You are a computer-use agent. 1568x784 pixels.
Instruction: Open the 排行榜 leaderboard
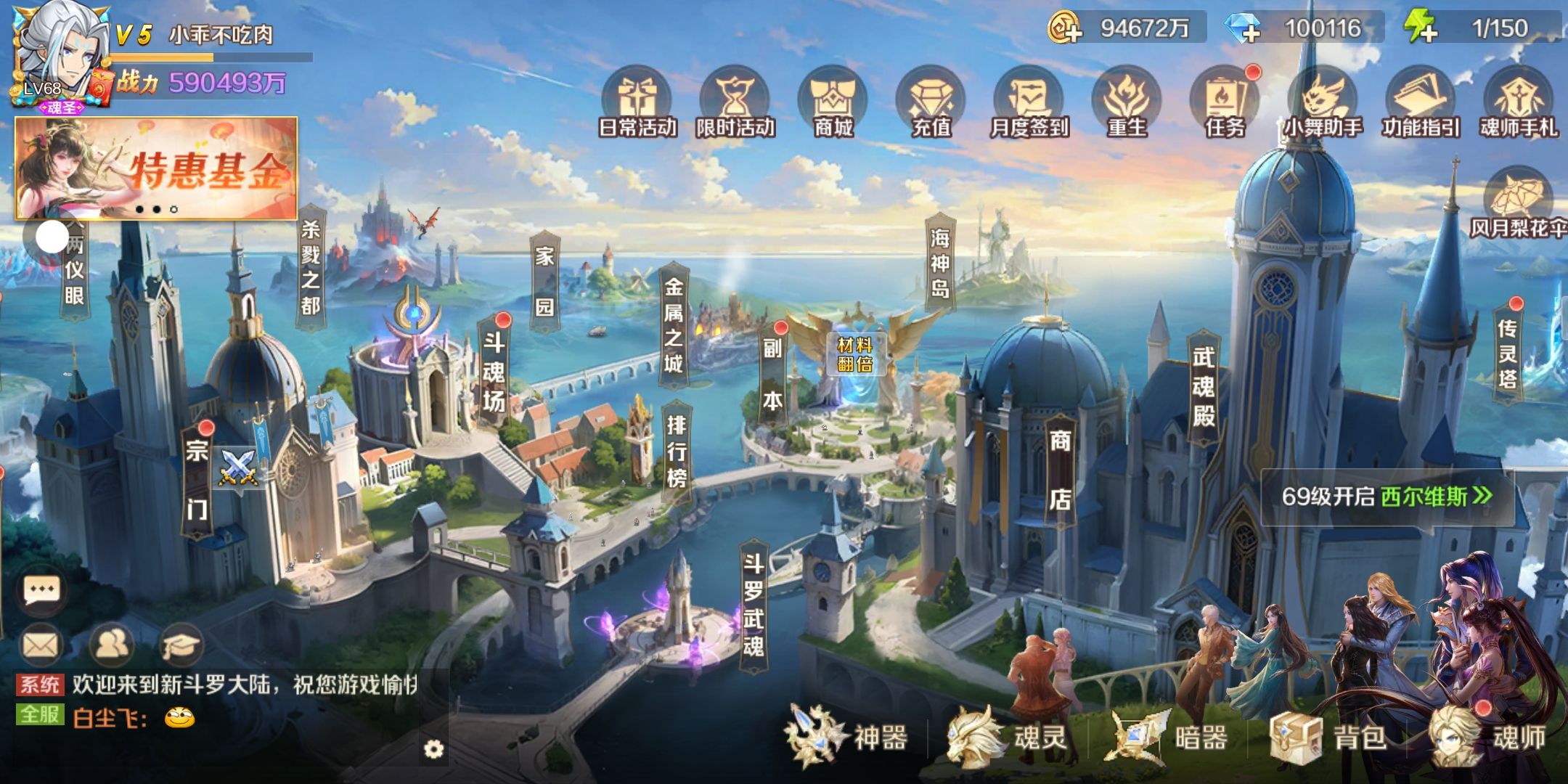pos(677,452)
